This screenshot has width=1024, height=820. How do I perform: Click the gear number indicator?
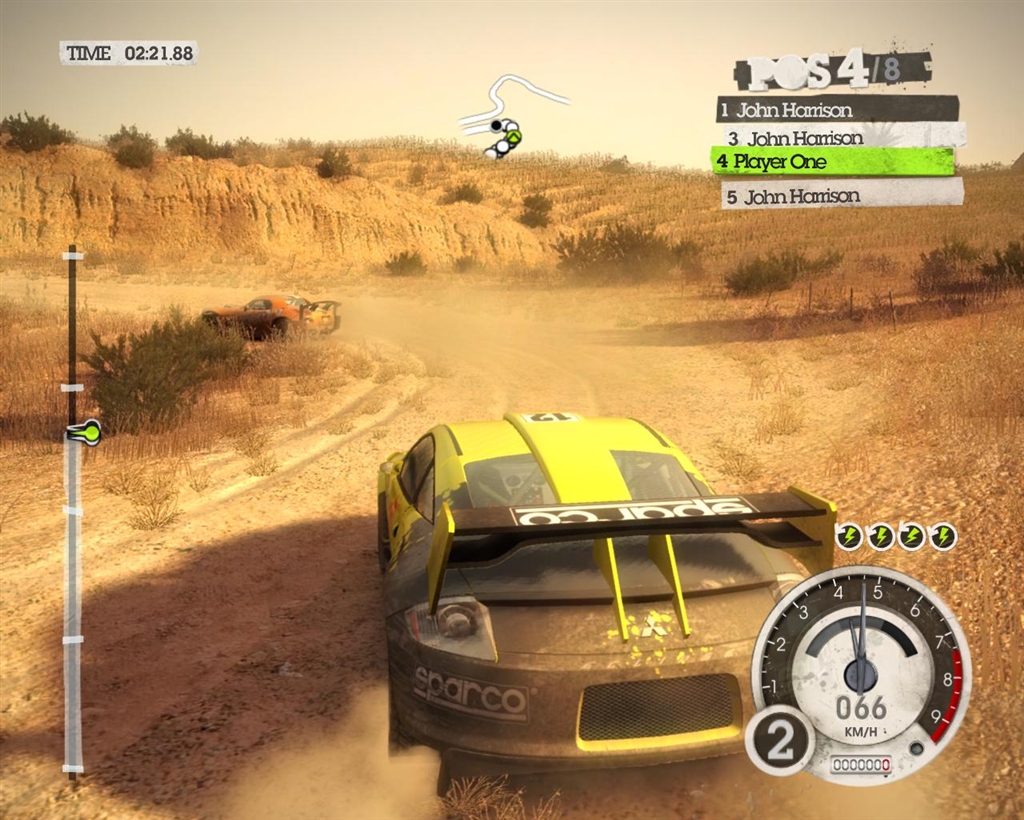point(779,739)
